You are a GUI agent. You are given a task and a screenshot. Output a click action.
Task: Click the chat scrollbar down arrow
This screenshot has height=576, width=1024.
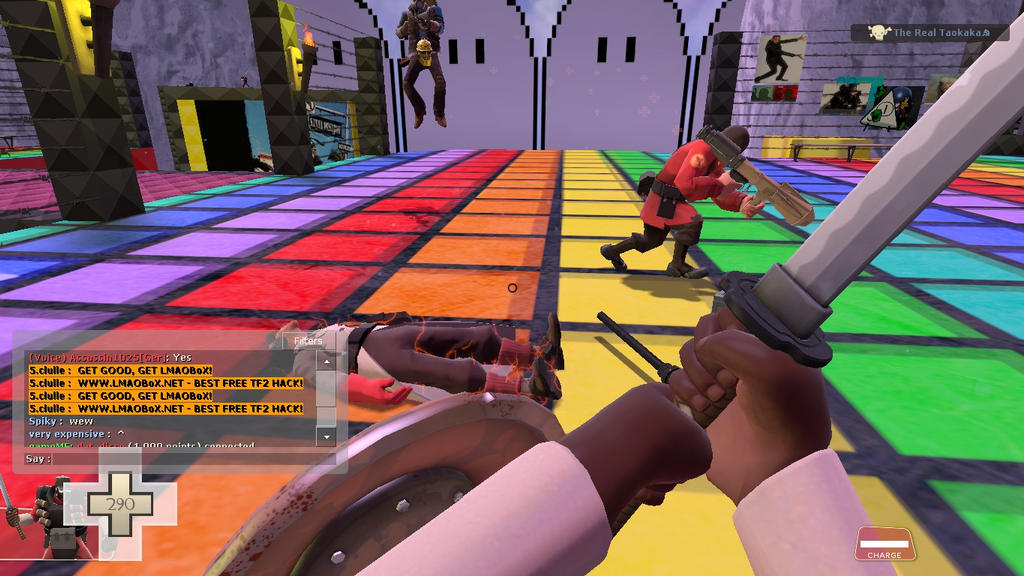(x=325, y=437)
